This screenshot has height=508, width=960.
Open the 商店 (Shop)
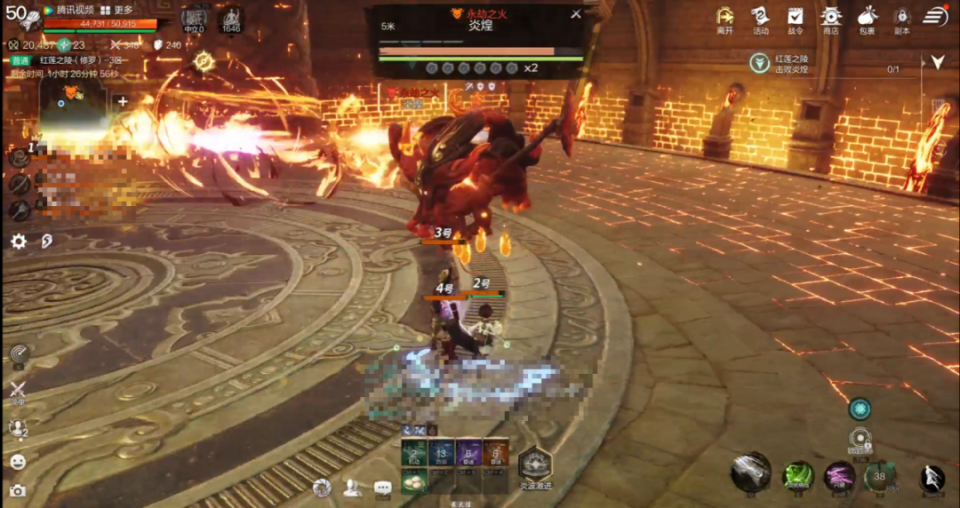click(x=830, y=19)
